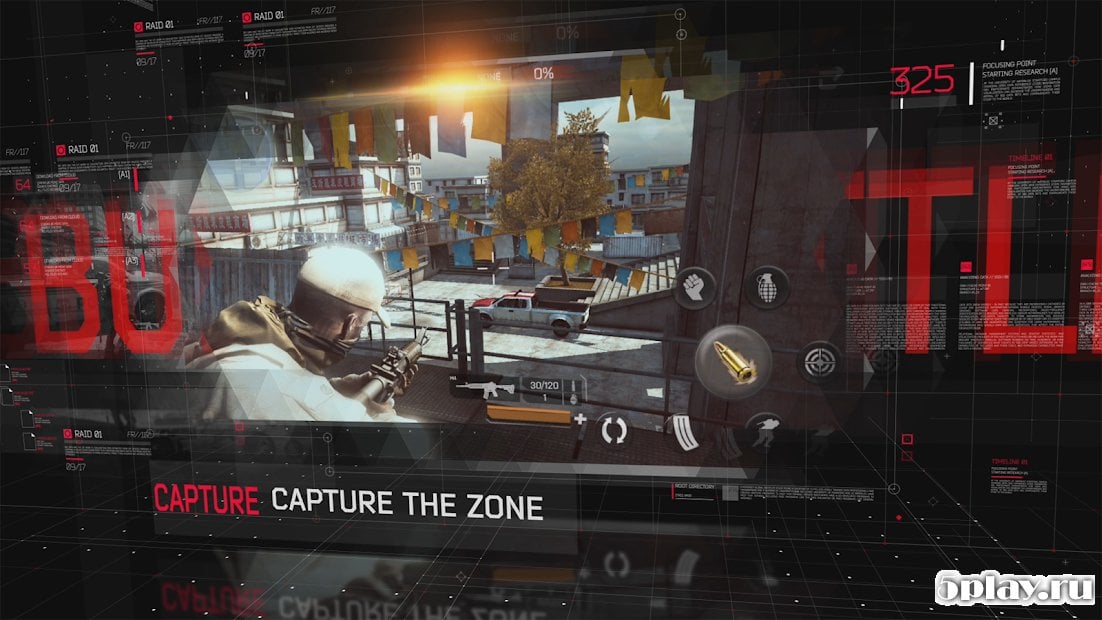Switch weapons with the circular arrows button
This screenshot has width=1102, height=620.
pyautogui.click(x=613, y=432)
